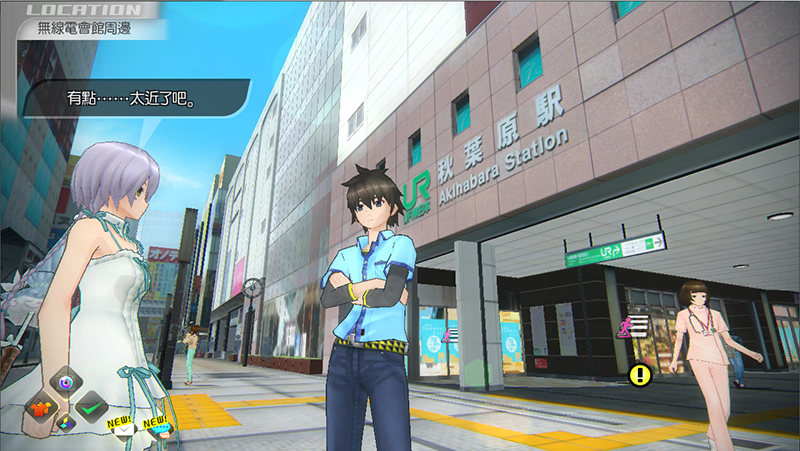The image size is (800, 451).
Task: Click the yellow exclamation event marker
Action: click(x=640, y=376)
